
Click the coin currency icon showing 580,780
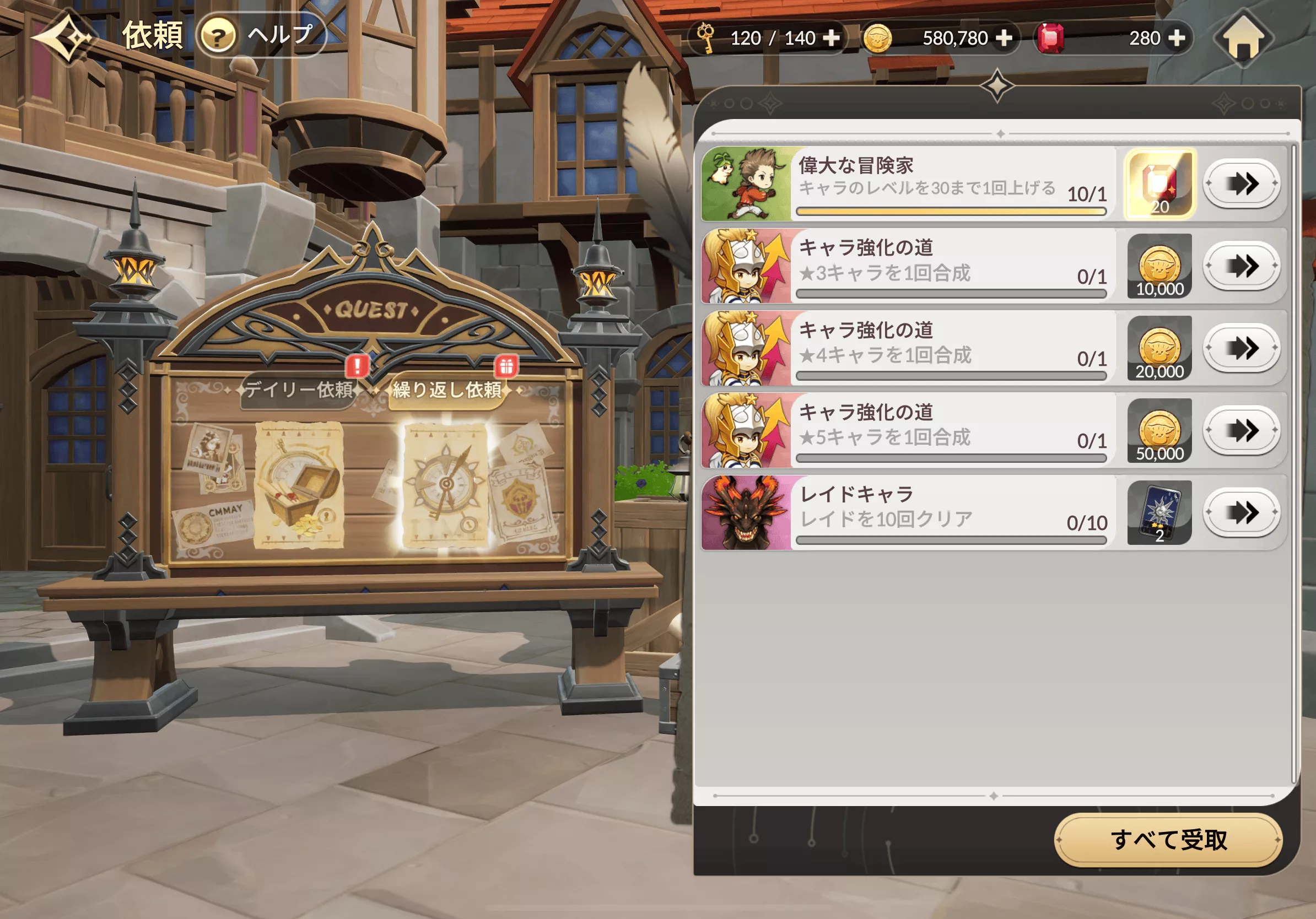pyautogui.click(x=878, y=37)
